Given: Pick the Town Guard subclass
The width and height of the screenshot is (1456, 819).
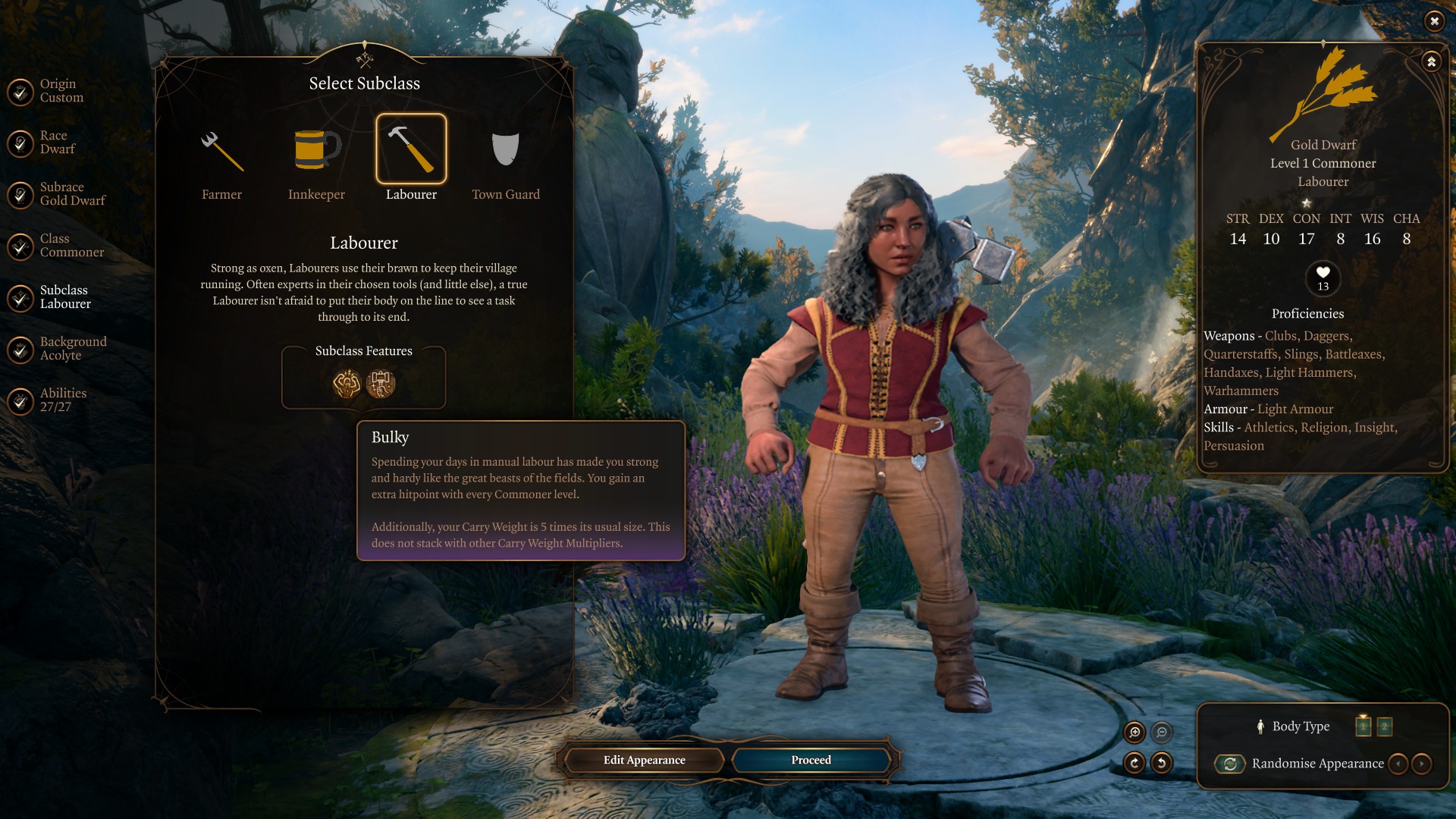Looking at the screenshot, I should pyautogui.click(x=505, y=150).
